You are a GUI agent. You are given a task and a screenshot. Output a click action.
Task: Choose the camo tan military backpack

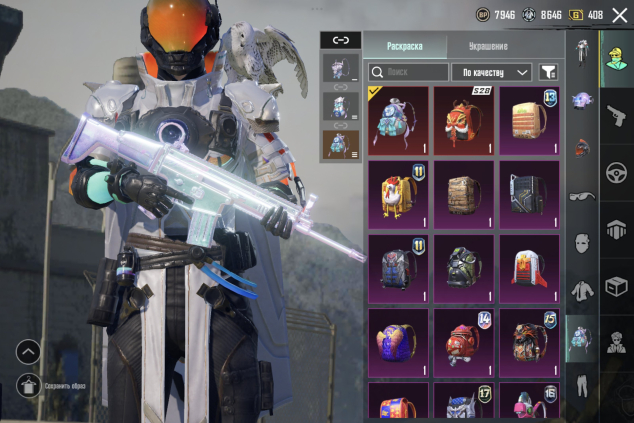(463, 194)
